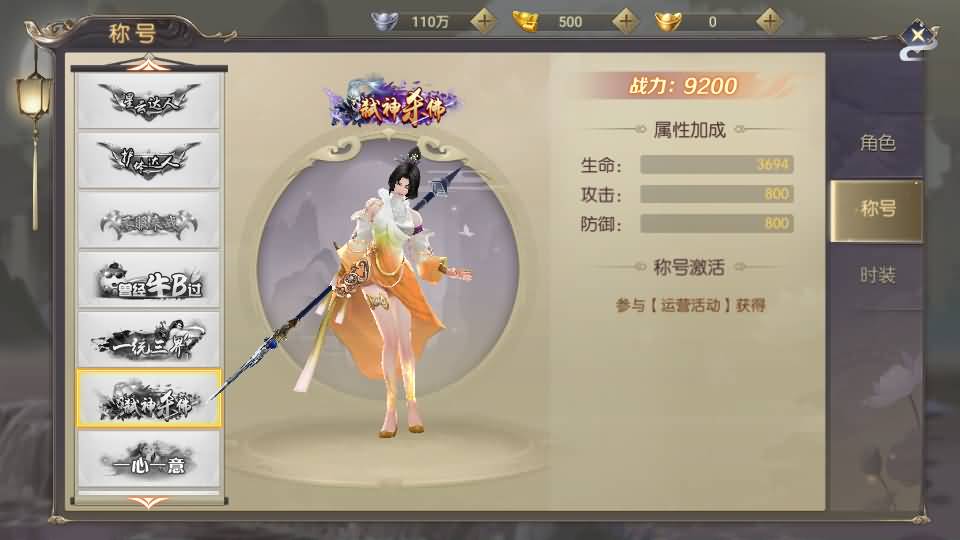The width and height of the screenshot is (960, 540).
Task: Open the 时装 (fashion) tab
Action: click(x=876, y=276)
